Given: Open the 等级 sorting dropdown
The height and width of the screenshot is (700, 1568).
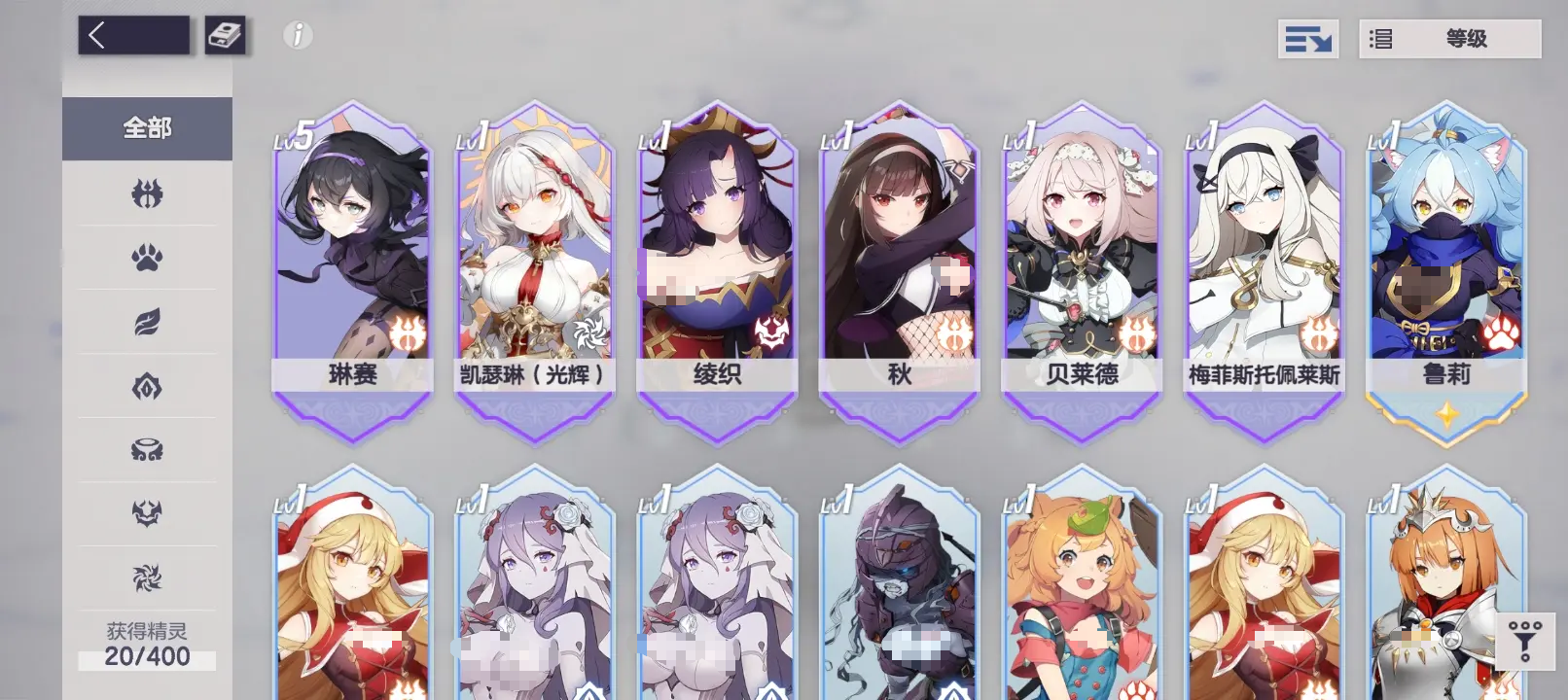Looking at the screenshot, I should [x=1448, y=39].
